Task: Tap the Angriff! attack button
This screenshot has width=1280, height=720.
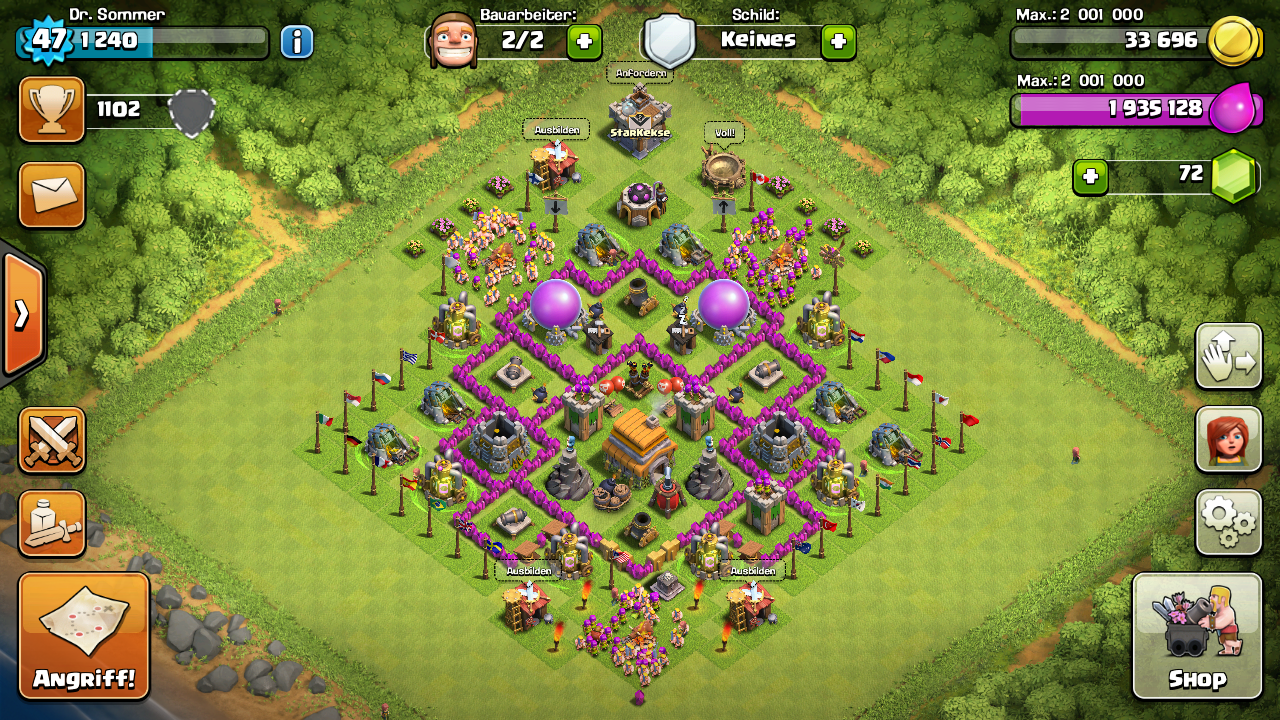Action: pyautogui.click(x=84, y=636)
